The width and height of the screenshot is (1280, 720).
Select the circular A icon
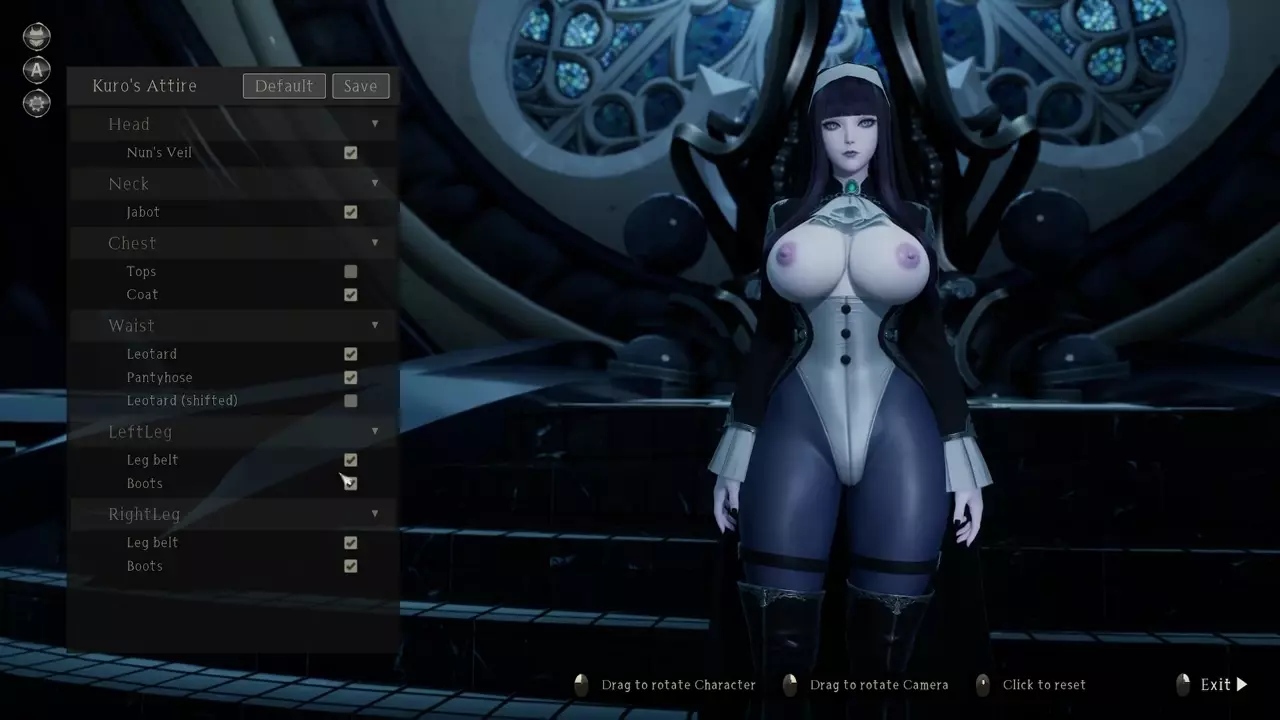coord(37,70)
